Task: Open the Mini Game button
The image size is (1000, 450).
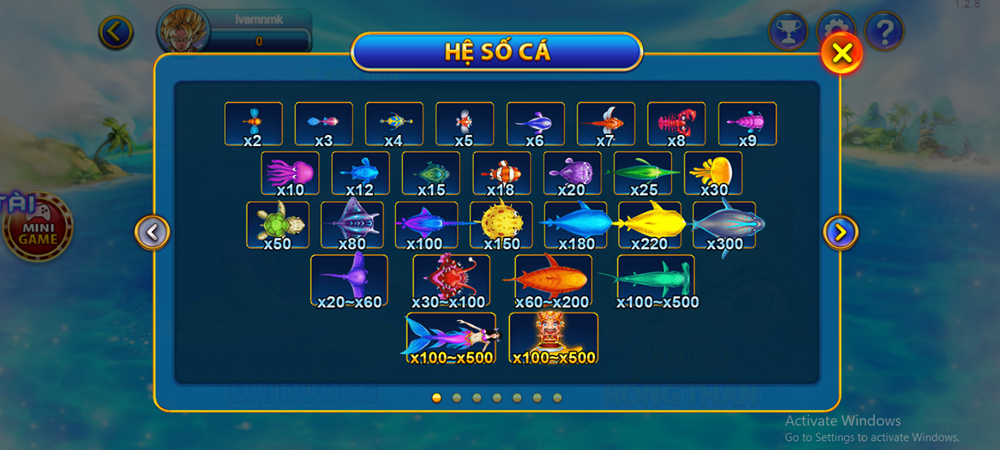Action: [x=38, y=226]
